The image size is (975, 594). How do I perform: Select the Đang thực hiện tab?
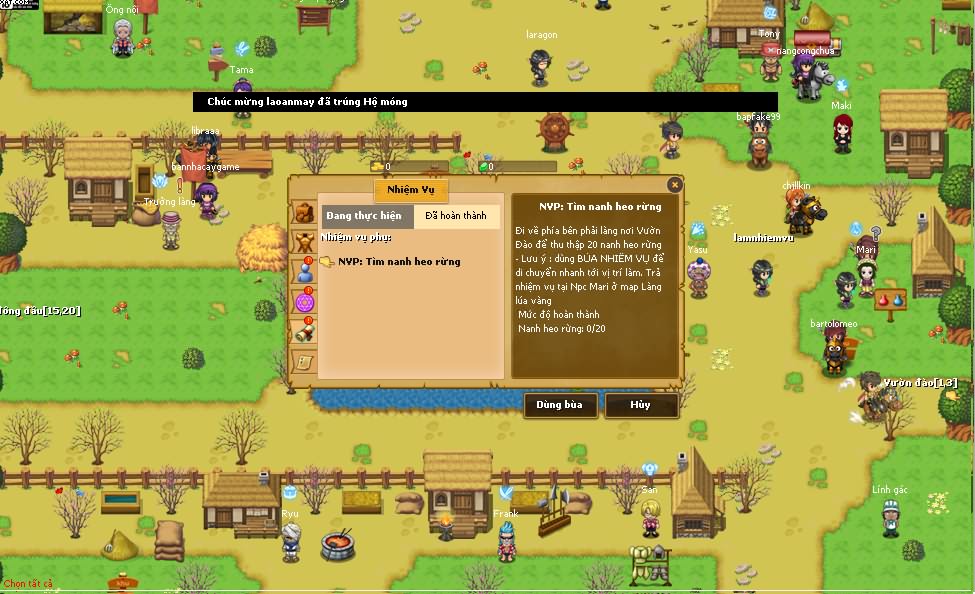(364, 216)
